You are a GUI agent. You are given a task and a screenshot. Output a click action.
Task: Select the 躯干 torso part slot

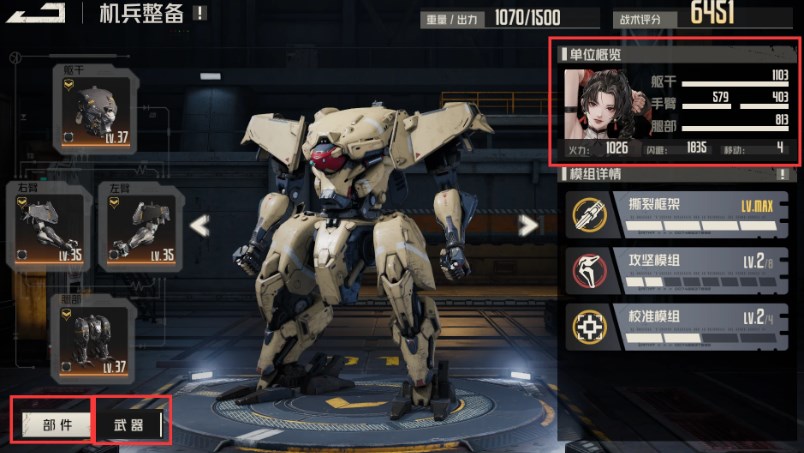(96, 109)
